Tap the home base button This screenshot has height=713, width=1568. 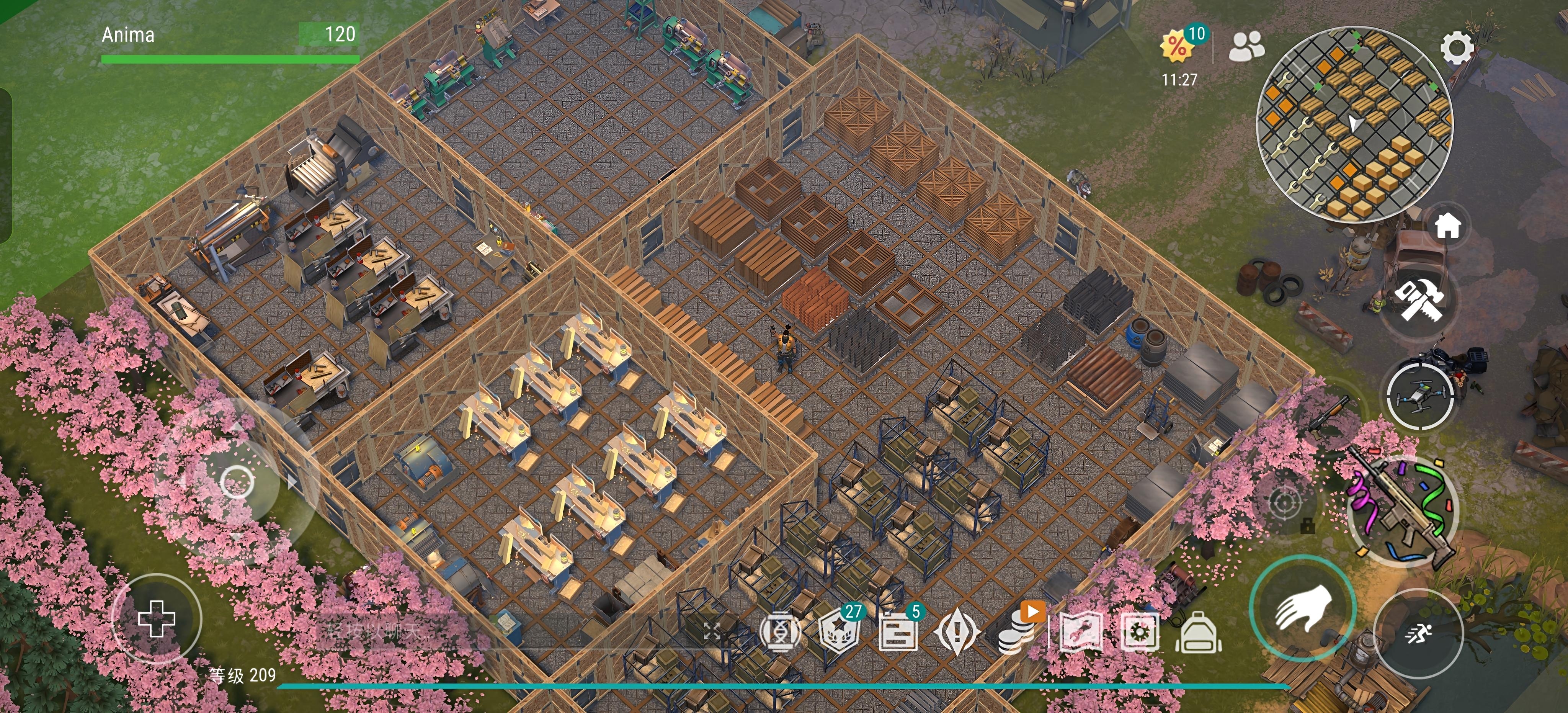tap(1448, 227)
